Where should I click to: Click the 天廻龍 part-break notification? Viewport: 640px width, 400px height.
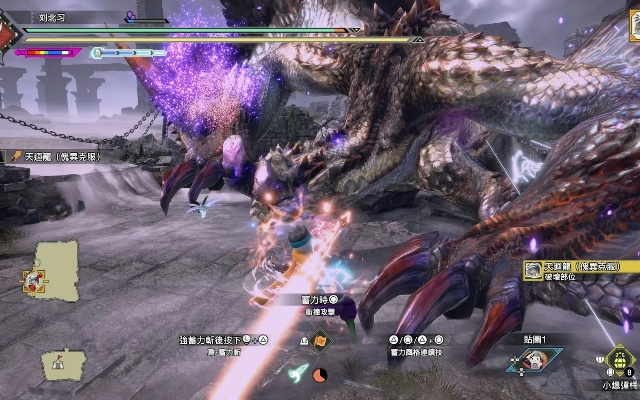[581, 272]
